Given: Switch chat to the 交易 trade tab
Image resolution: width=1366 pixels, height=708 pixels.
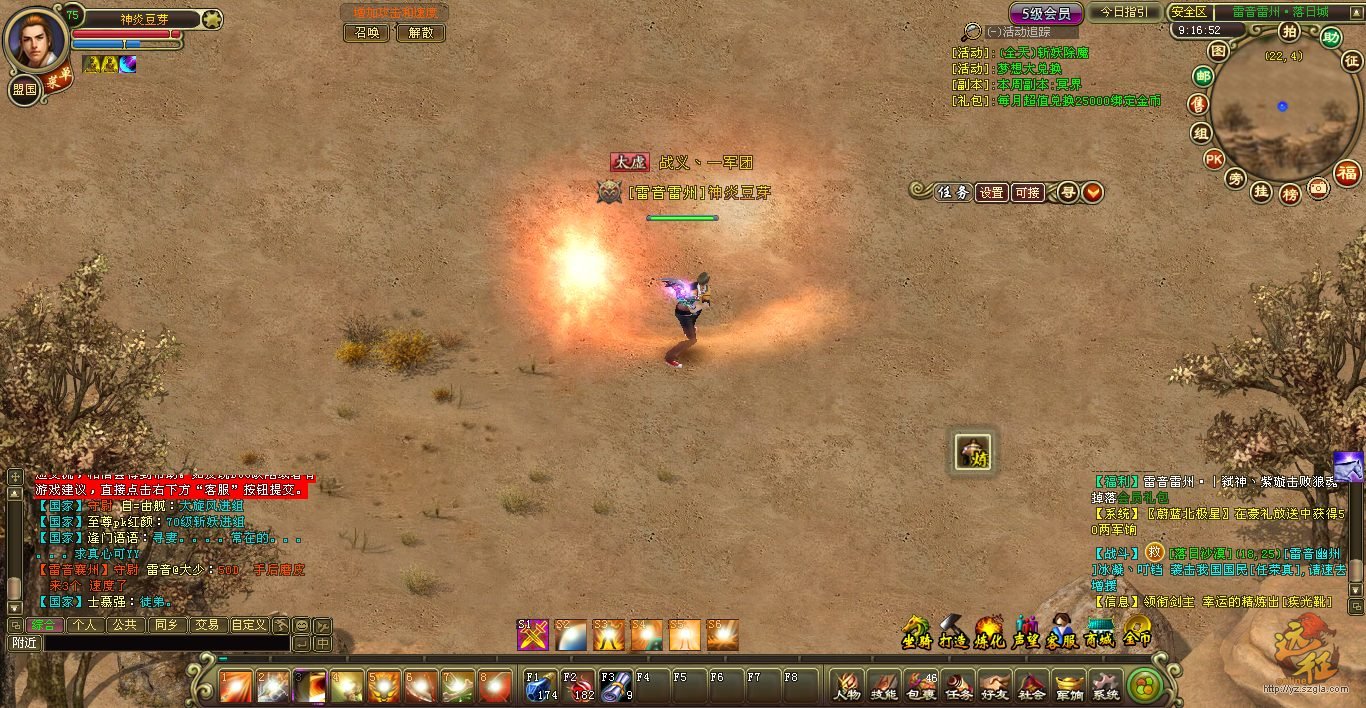Looking at the screenshot, I should [x=207, y=625].
